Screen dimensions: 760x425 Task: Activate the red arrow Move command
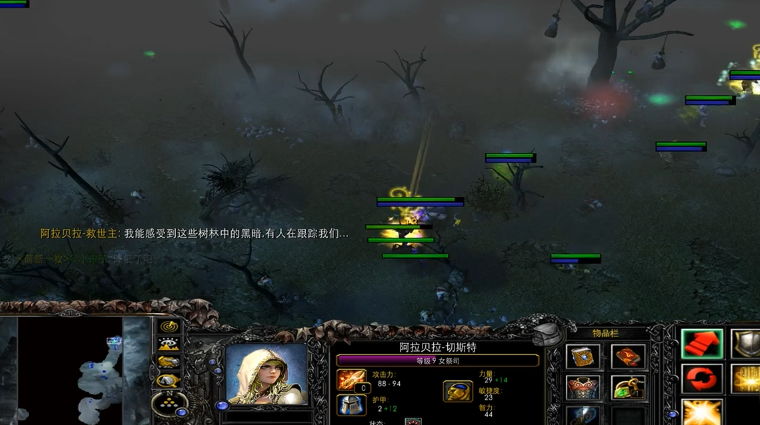point(702,344)
